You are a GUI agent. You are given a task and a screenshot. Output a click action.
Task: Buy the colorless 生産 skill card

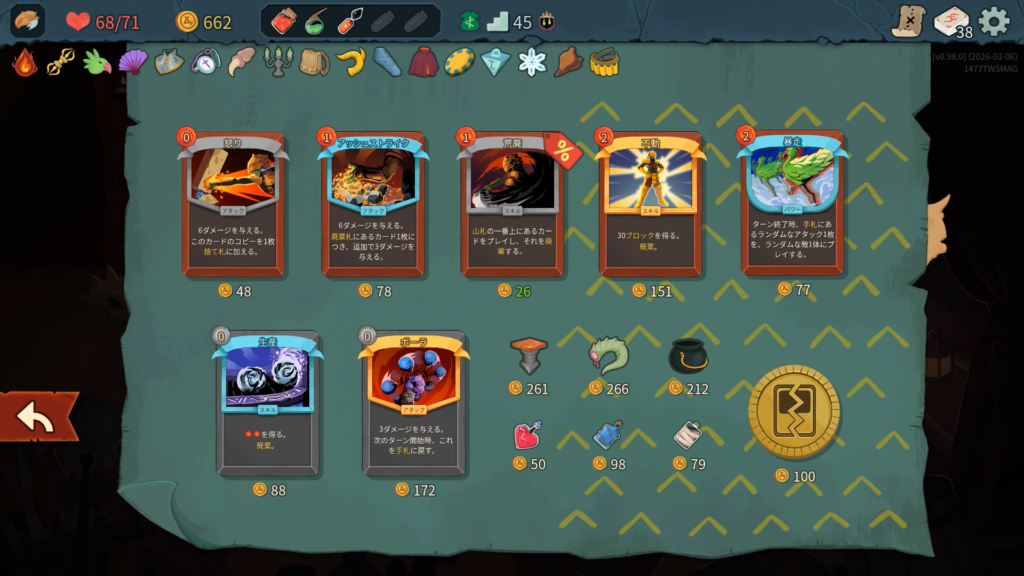tap(267, 402)
